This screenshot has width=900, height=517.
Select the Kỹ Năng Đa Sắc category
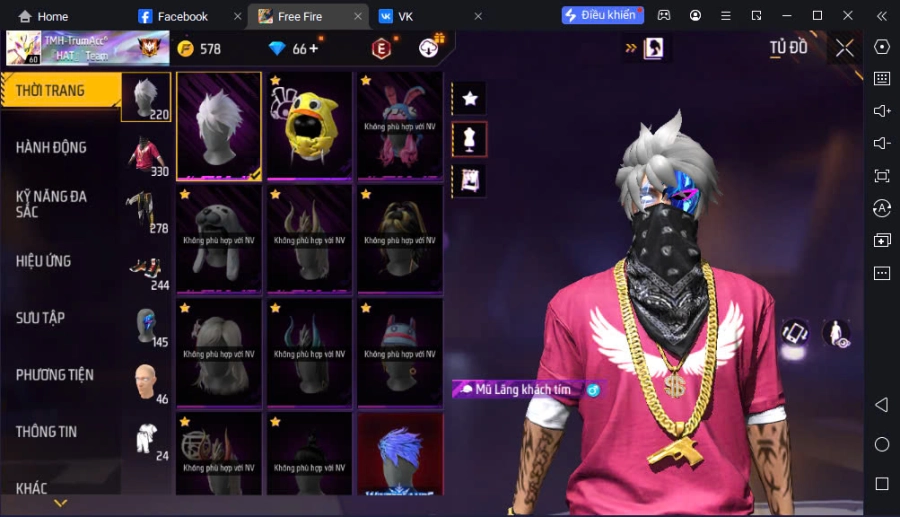[x=52, y=204]
